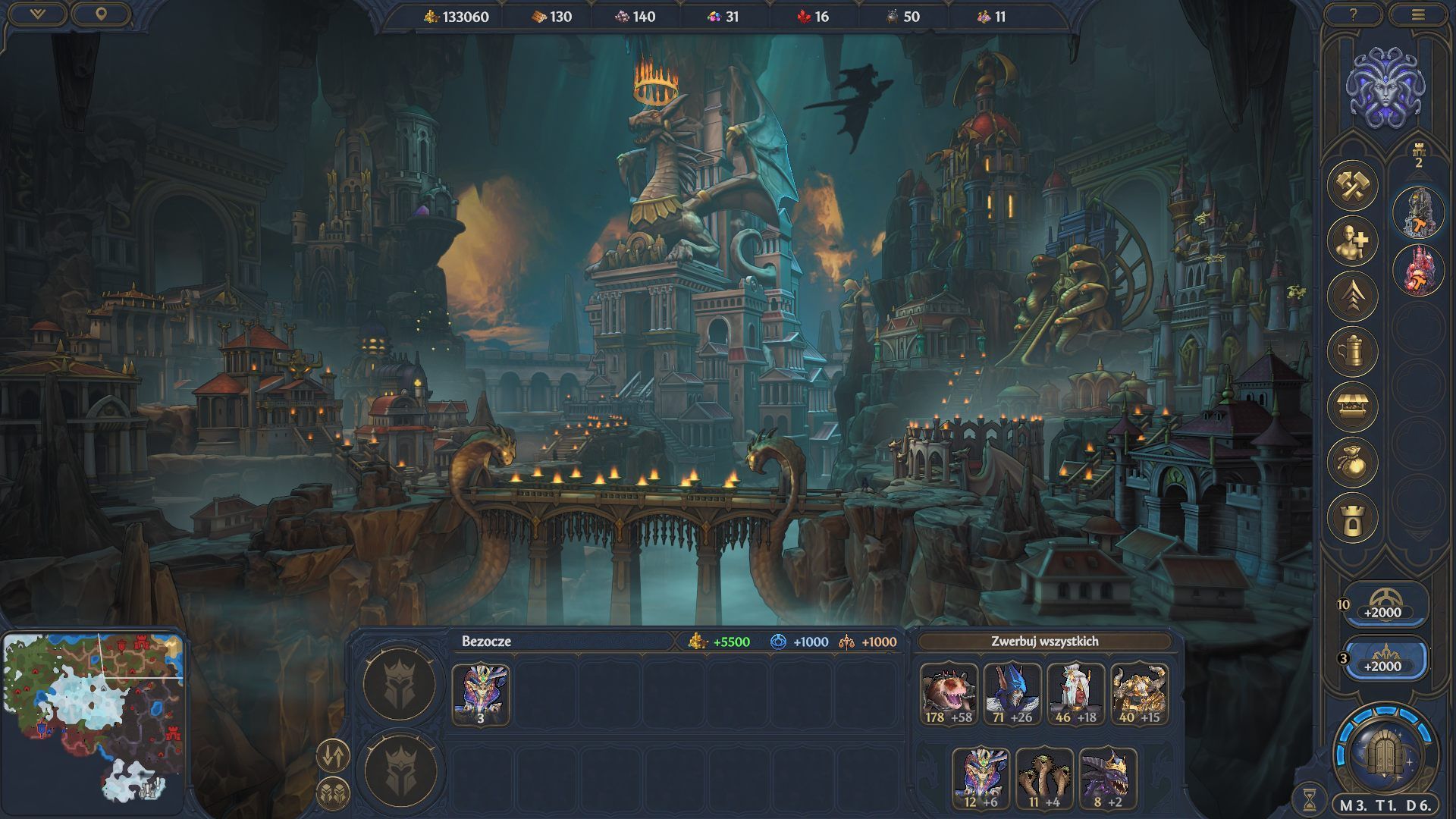Open the hamburger main menu
The image size is (1456, 819).
pyautogui.click(x=1418, y=15)
